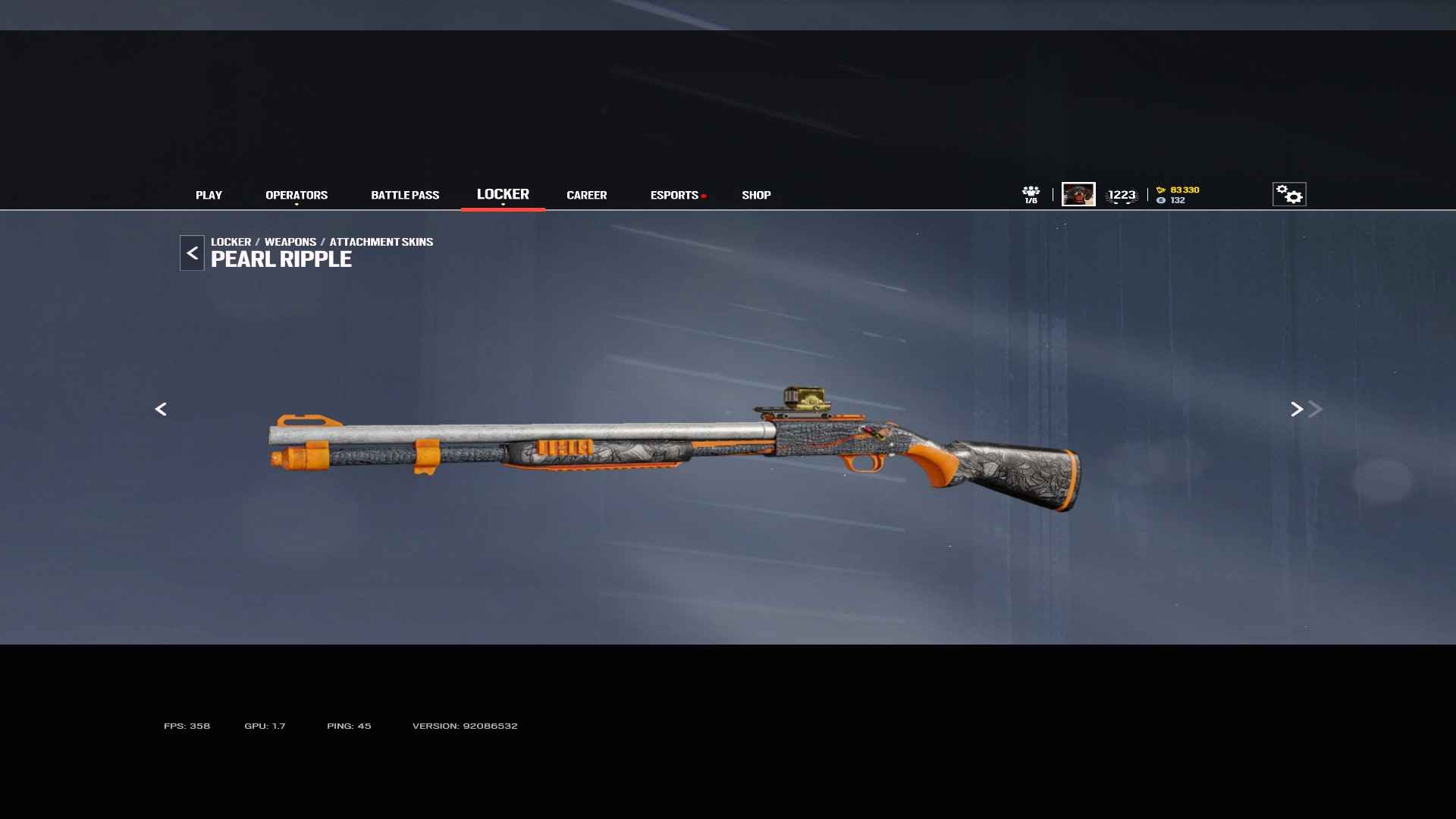
Task: Open the currency balance display
Action: coord(1178,195)
